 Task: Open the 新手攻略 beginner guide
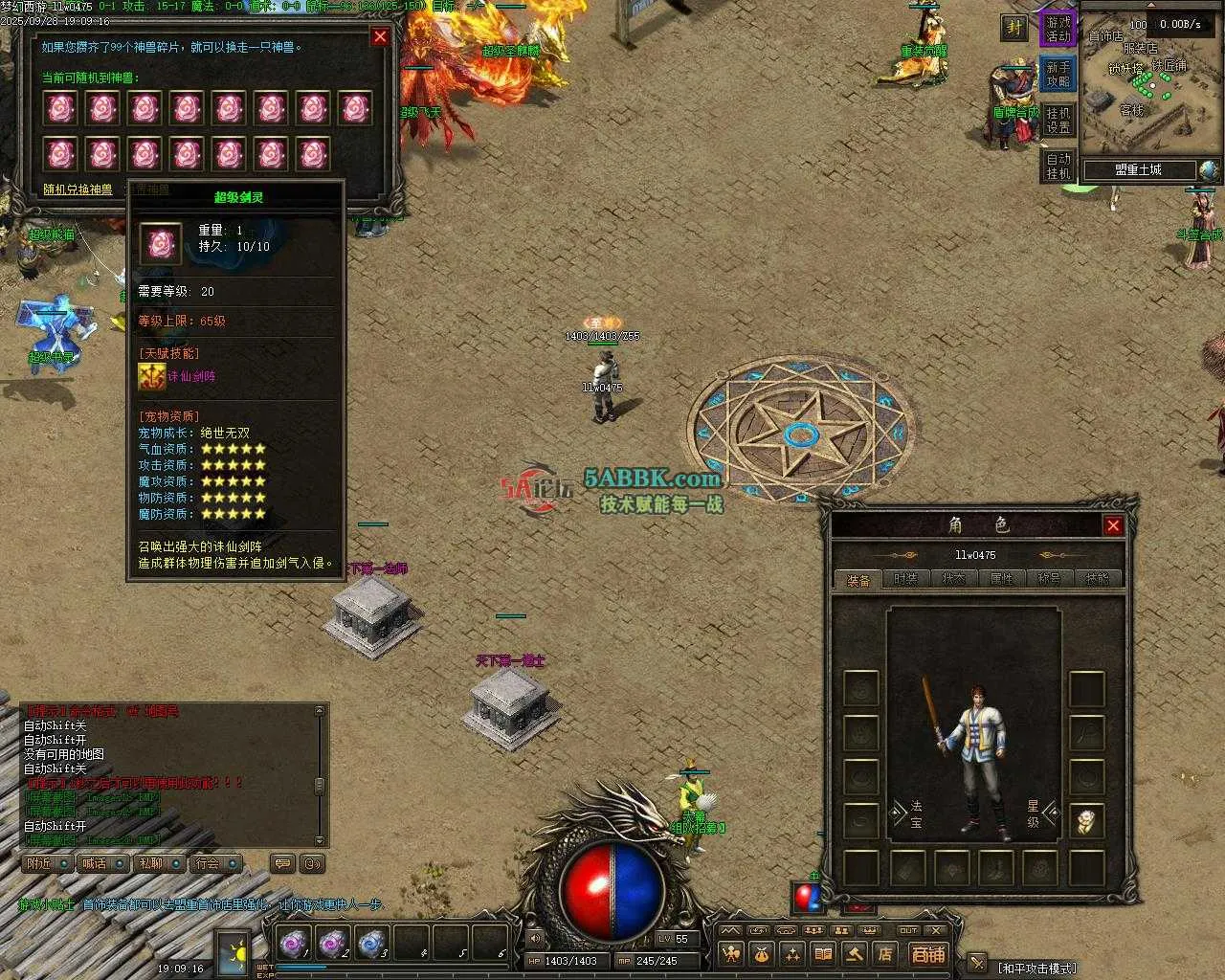tap(1058, 74)
